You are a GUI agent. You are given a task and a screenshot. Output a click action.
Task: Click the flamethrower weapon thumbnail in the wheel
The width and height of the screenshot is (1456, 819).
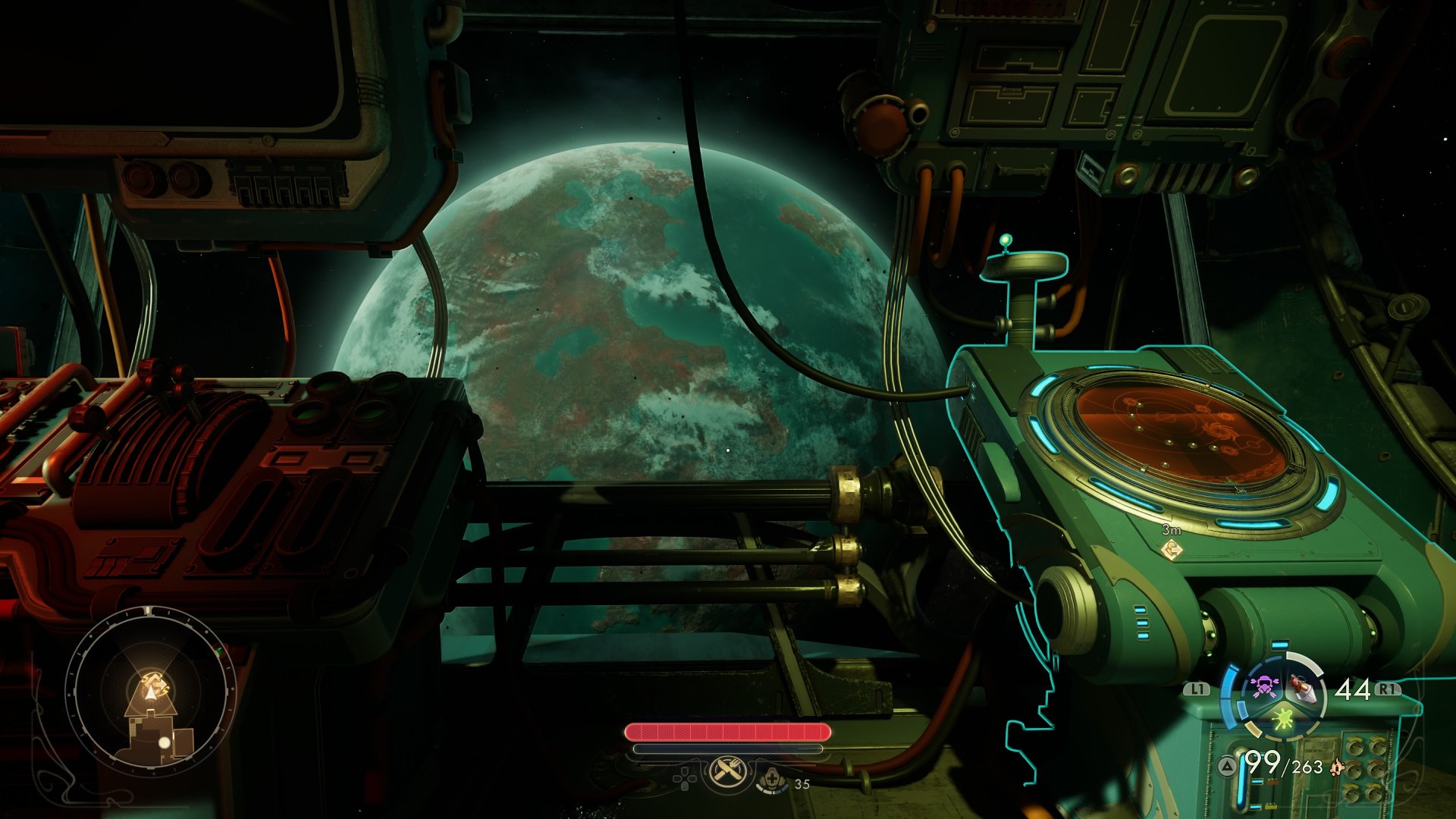click(x=1303, y=688)
